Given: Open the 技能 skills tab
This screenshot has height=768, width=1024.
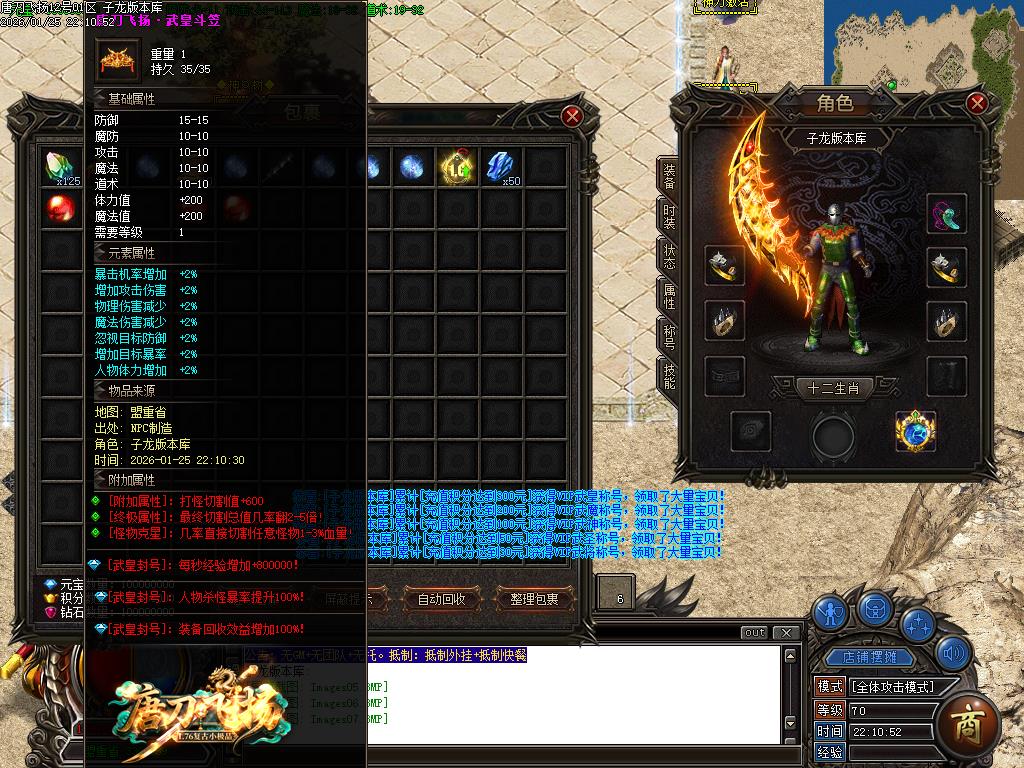Looking at the screenshot, I should point(669,376).
